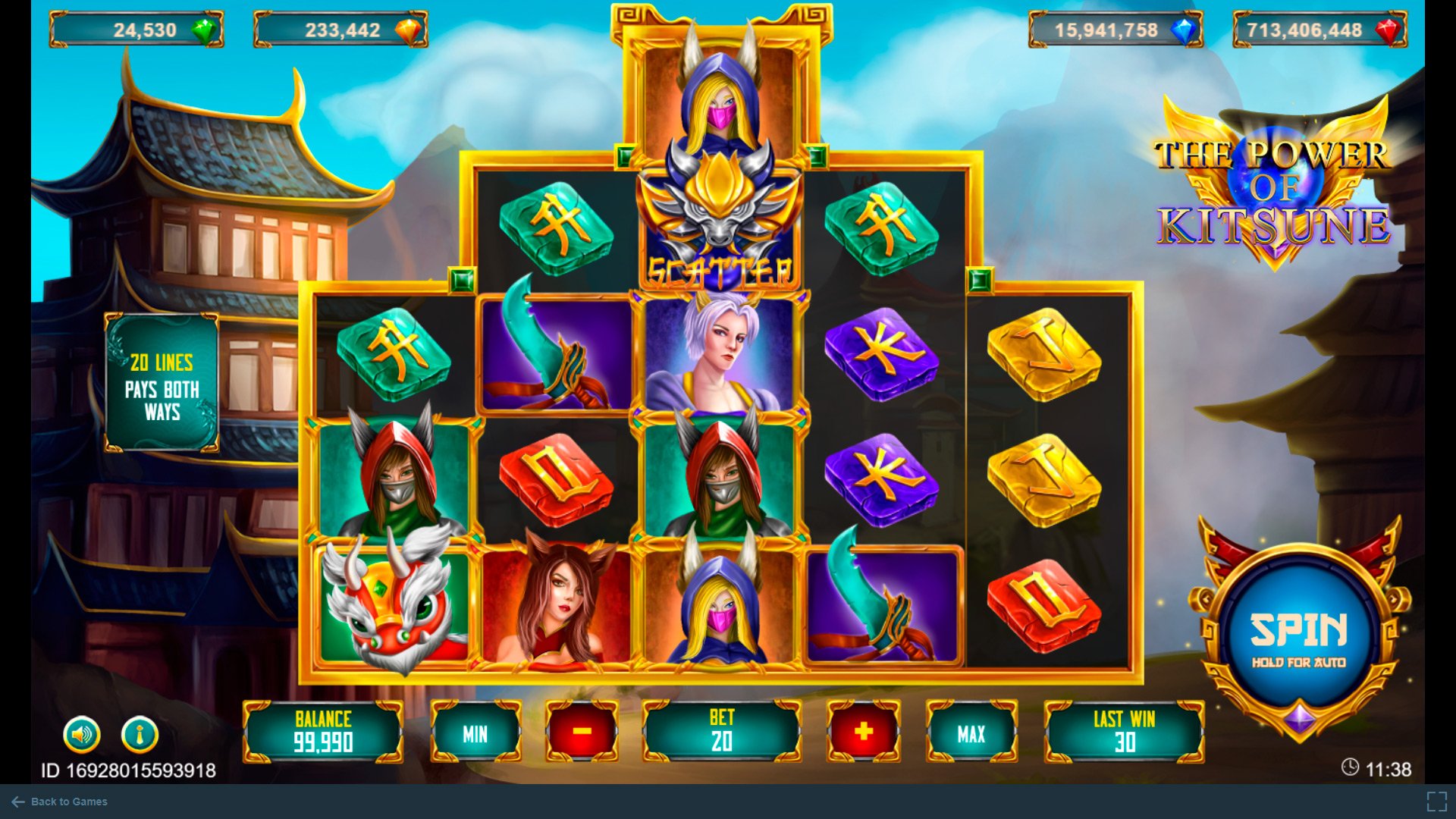Open the info paytable button
1456x819 pixels.
coord(140,734)
